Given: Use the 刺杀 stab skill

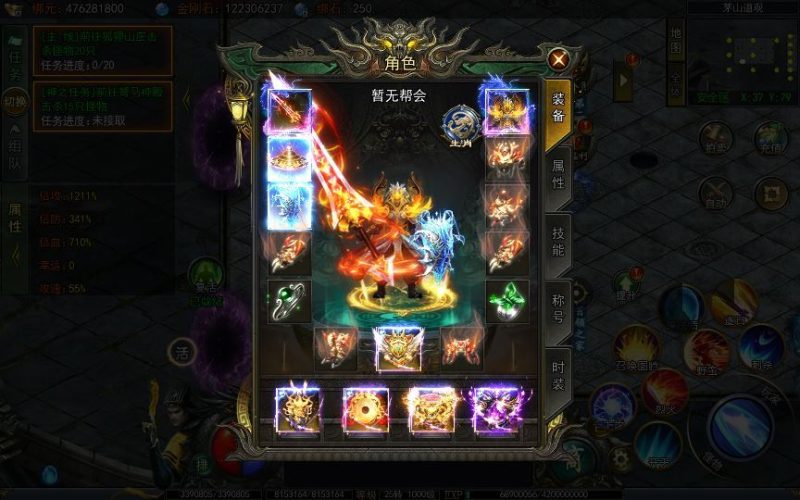Looking at the screenshot, I should pos(761,347).
